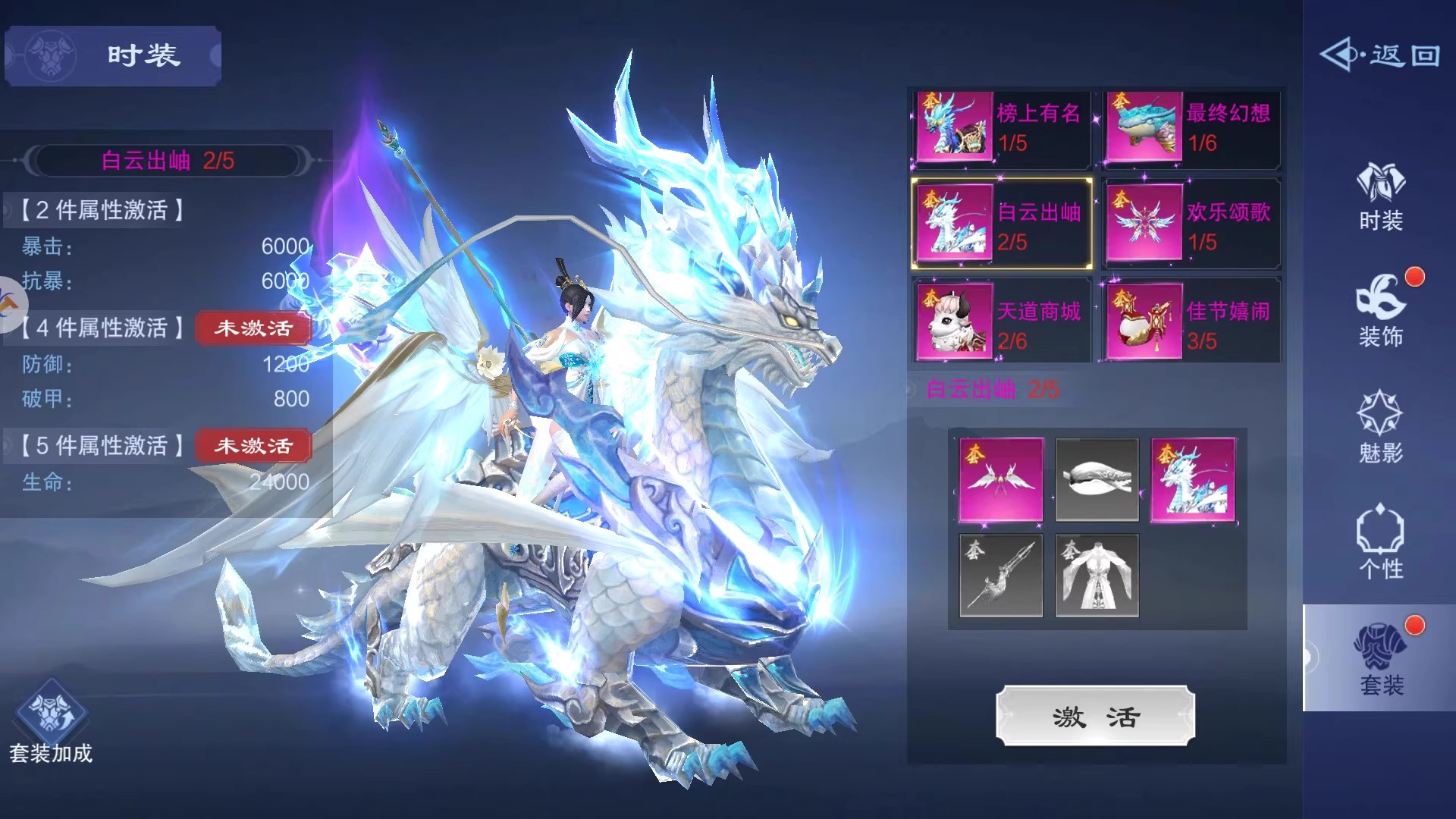Viewport: 1456px width, 819px height.
Task: Choose the 欢乐颂歌 1/5 set
Action: pyautogui.click(x=1191, y=225)
